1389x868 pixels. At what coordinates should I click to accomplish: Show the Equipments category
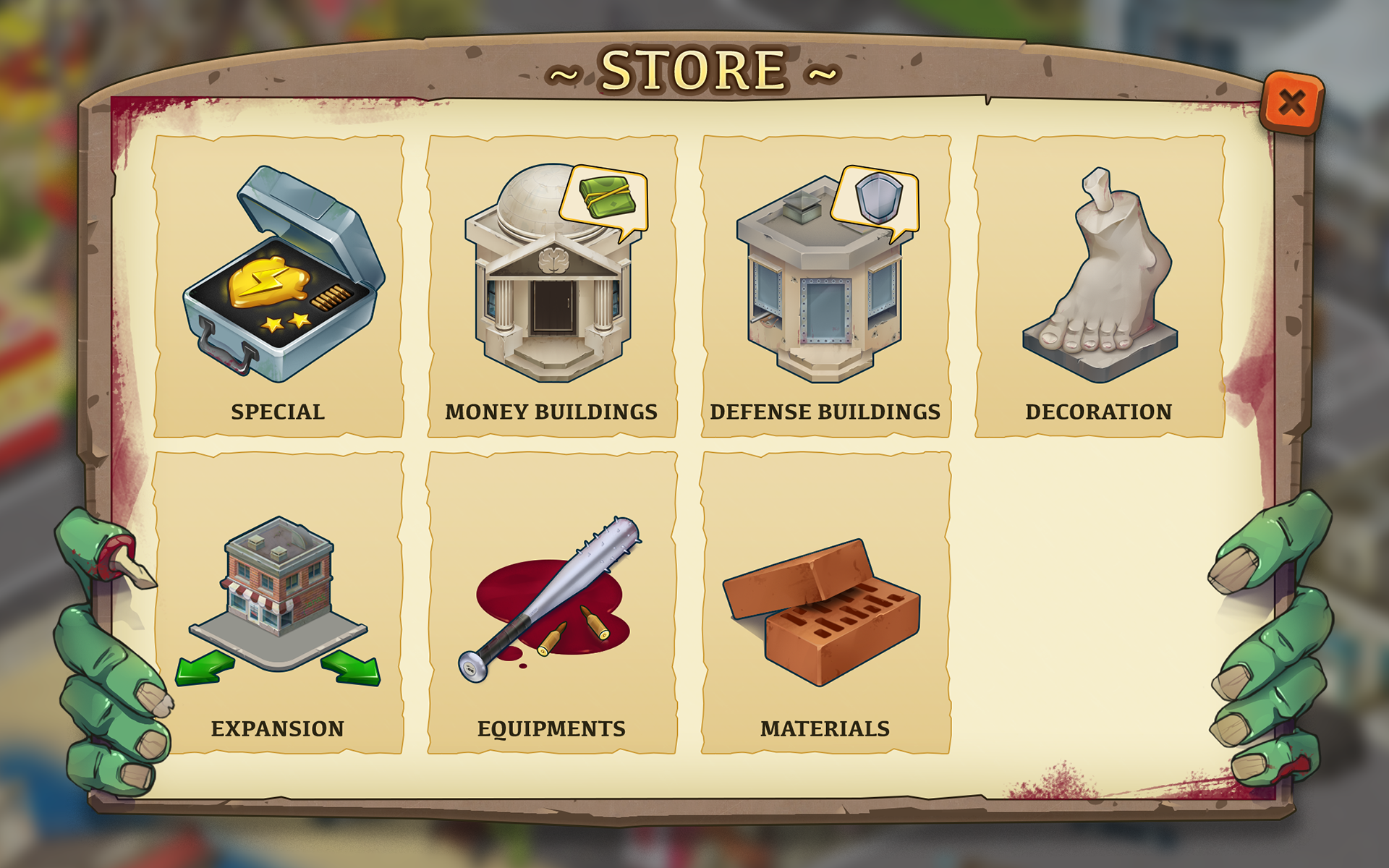pyautogui.click(x=551, y=603)
